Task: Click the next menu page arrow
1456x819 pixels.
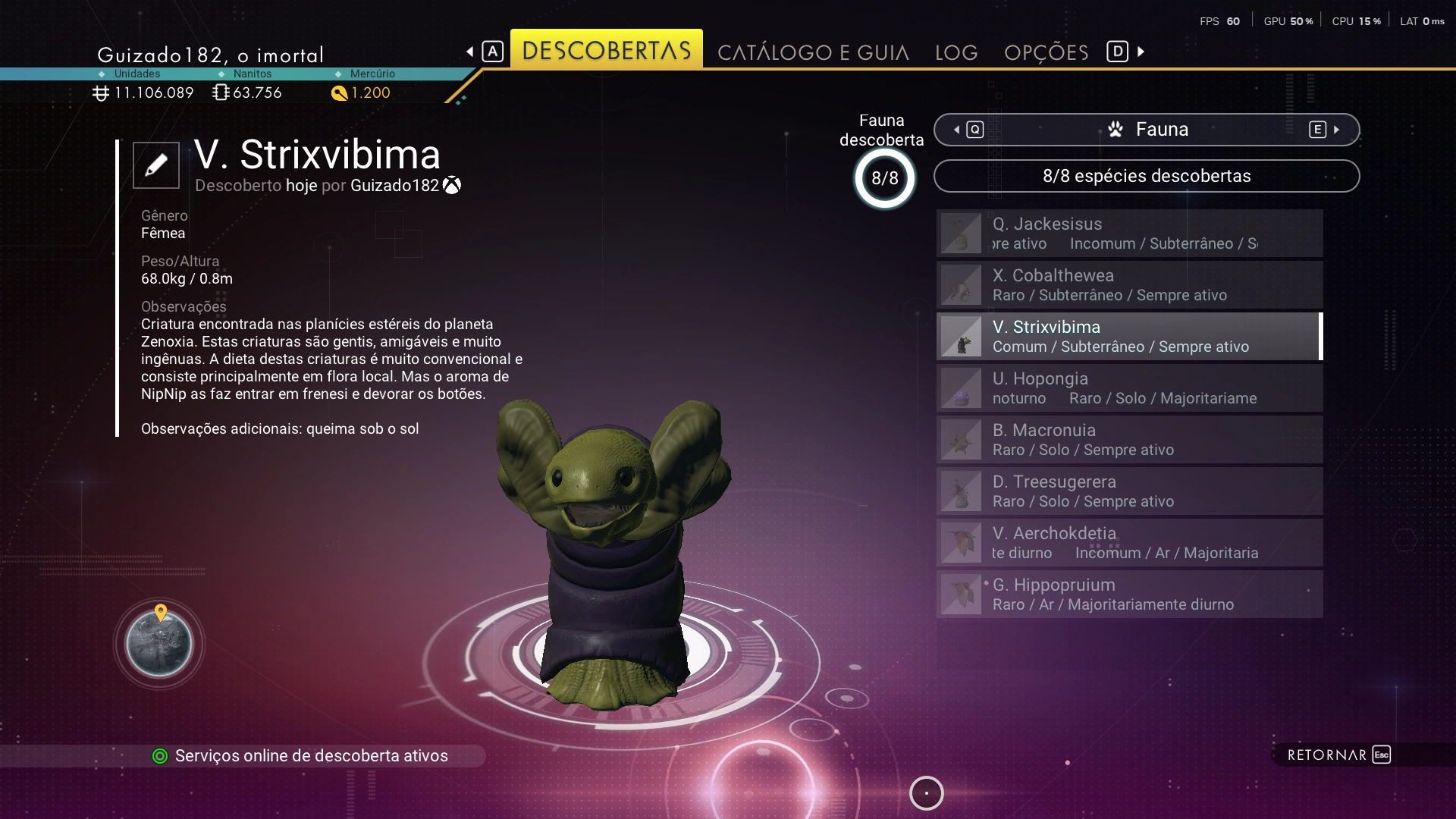Action: (x=1141, y=52)
